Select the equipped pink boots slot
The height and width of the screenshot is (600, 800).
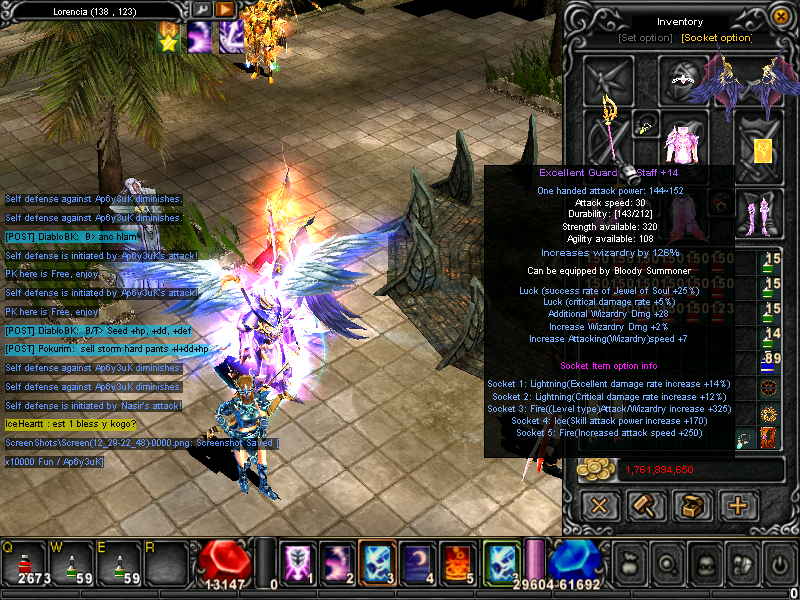[760, 210]
